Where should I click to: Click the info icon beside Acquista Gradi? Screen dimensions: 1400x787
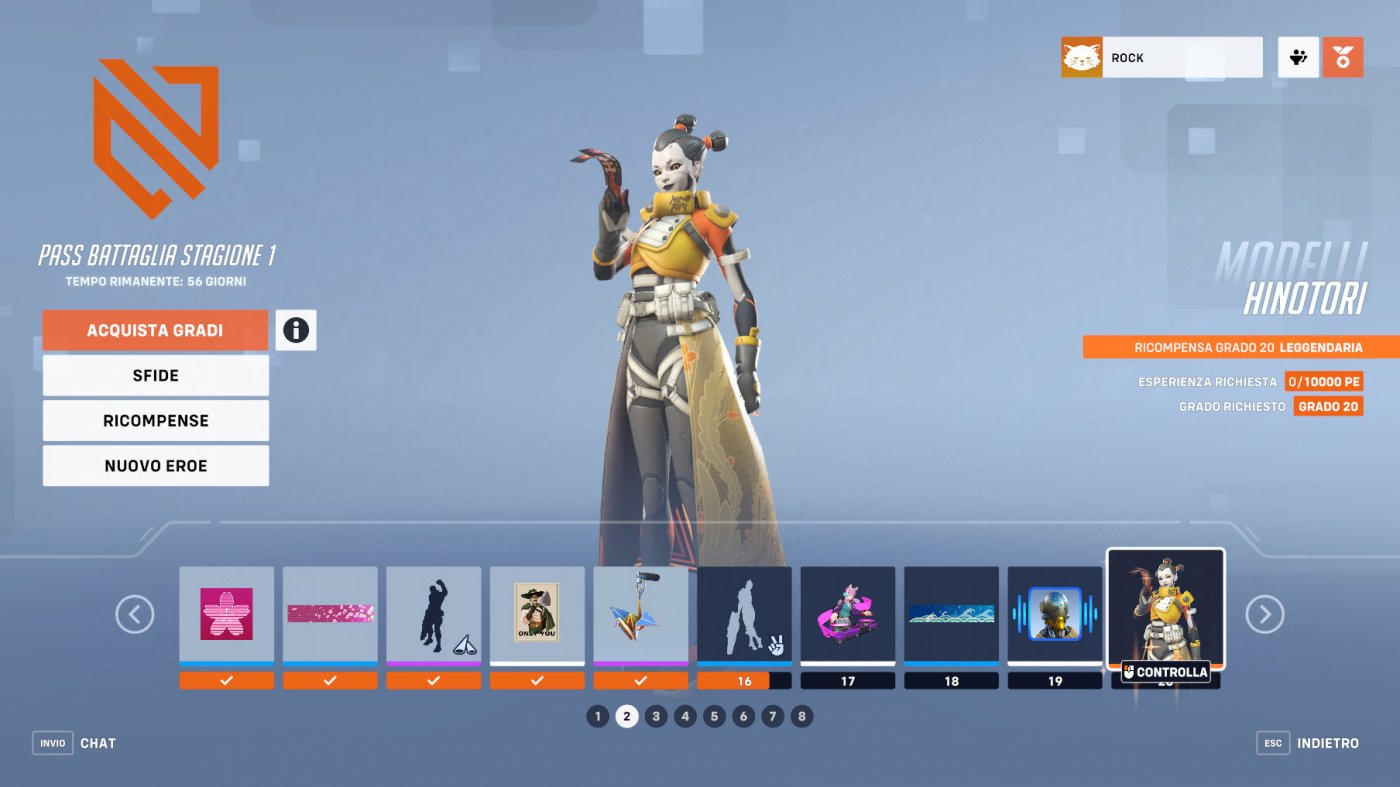click(294, 331)
